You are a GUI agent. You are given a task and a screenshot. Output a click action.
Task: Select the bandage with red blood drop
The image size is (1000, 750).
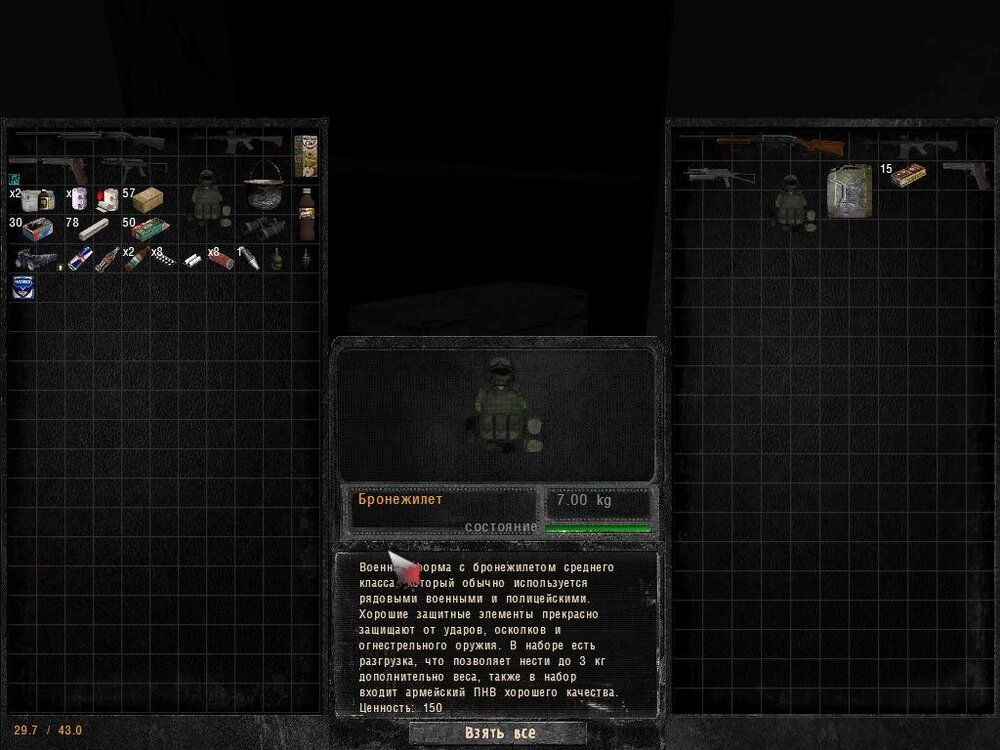[107, 200]
